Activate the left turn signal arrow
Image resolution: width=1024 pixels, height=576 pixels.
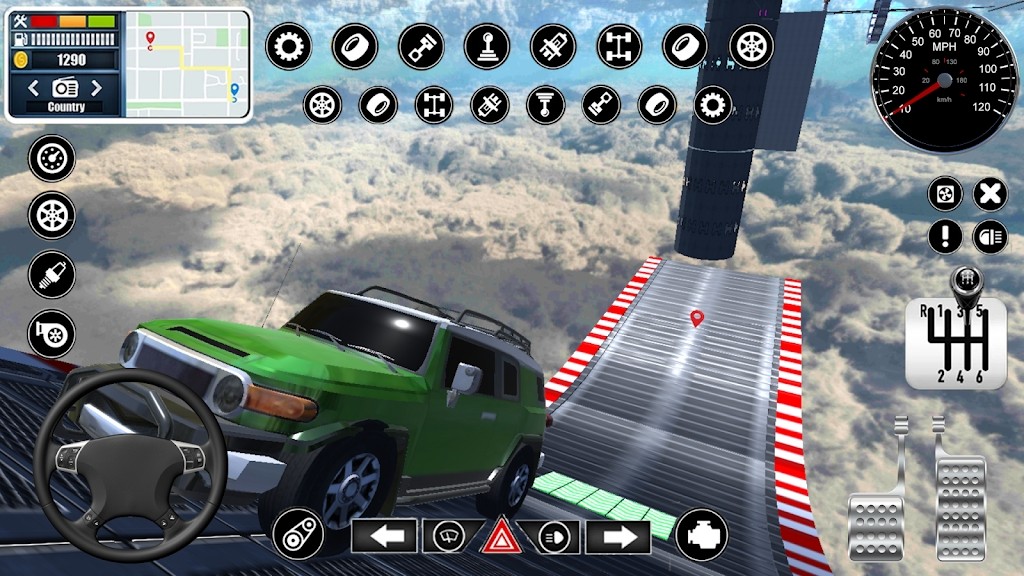pos(384,537)
